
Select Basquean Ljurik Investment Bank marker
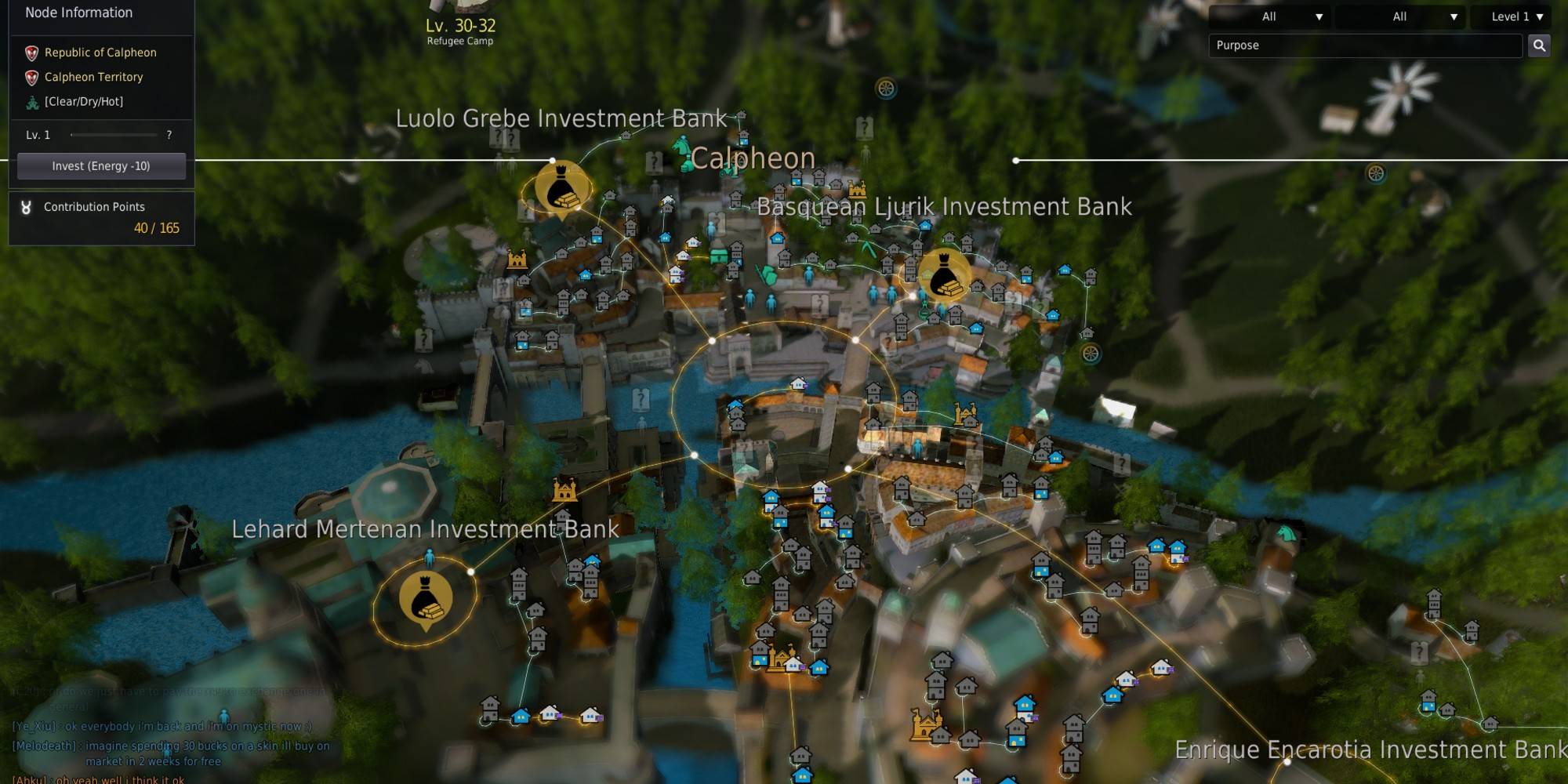(943, 276)
